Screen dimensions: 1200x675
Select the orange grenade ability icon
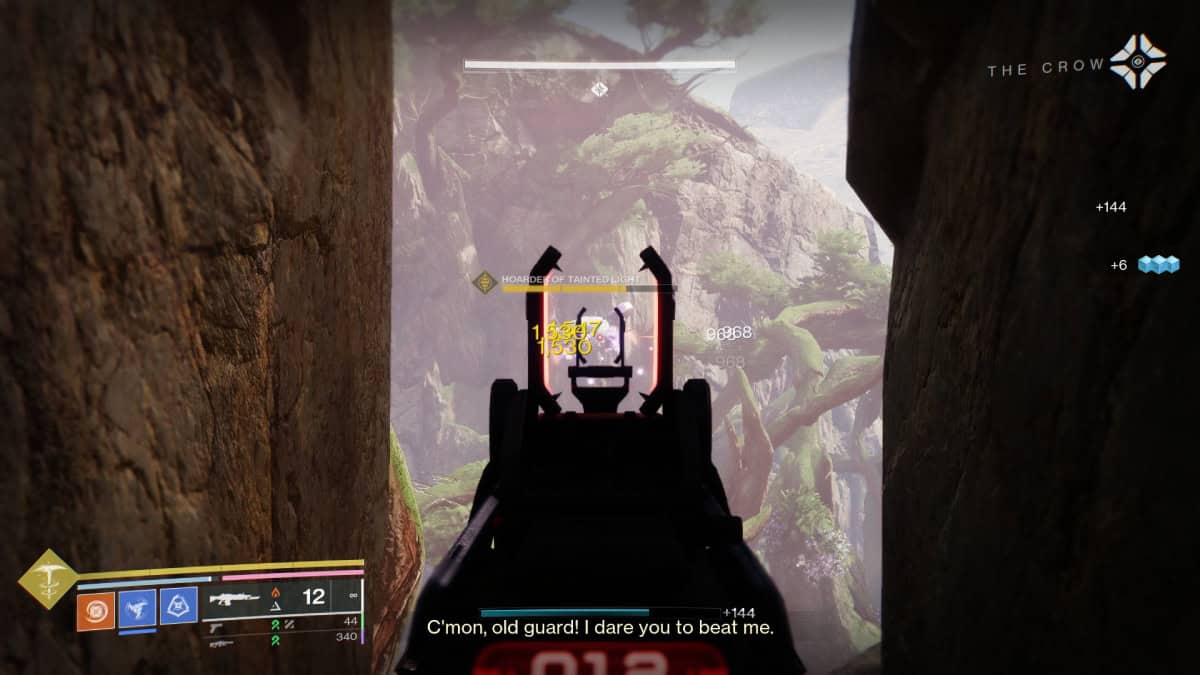click(x=96, y=611)
